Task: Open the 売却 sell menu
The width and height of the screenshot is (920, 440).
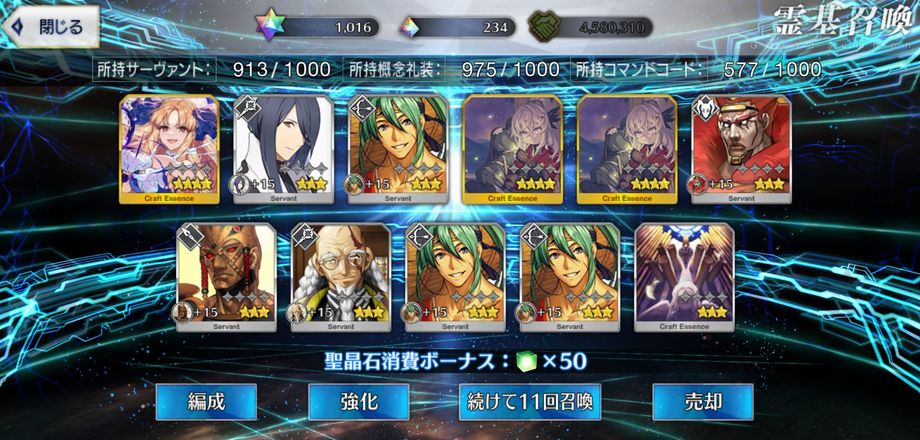Action: coord(702,402)
